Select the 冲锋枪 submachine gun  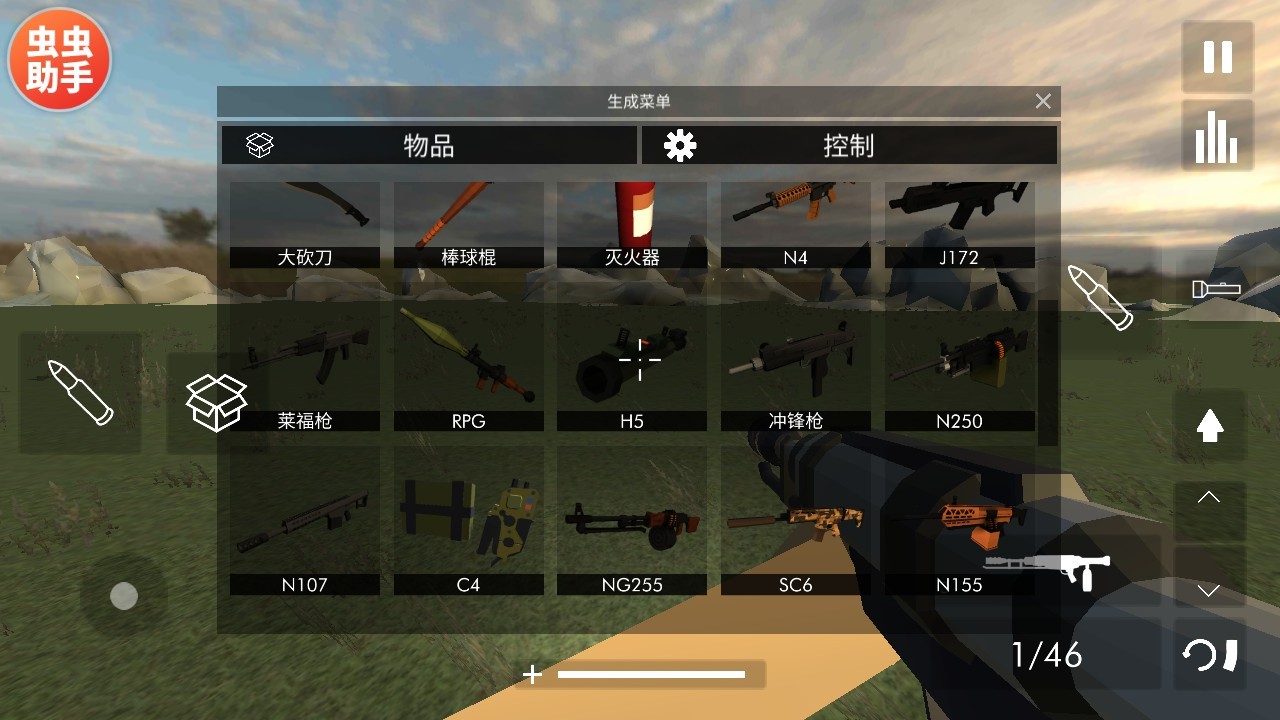[795, 368]
